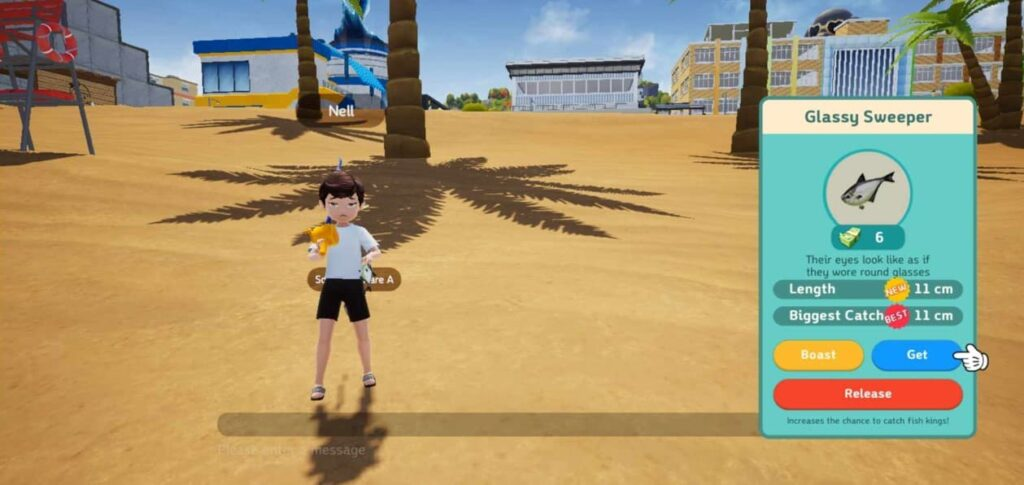The width and height of the screenshot is (1024, 485).
Task: Get the caught Glassy Sweeper fish
Action: pos(916,355)
